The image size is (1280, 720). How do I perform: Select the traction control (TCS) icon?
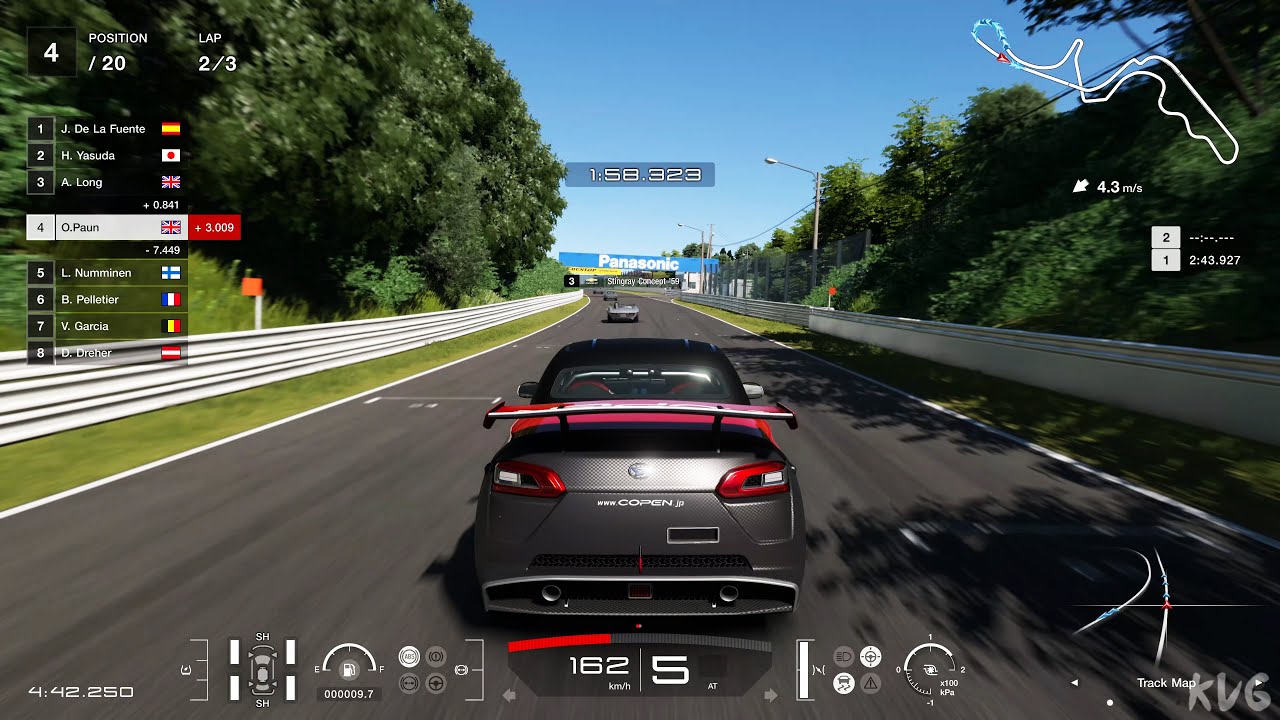pos(843,683)
